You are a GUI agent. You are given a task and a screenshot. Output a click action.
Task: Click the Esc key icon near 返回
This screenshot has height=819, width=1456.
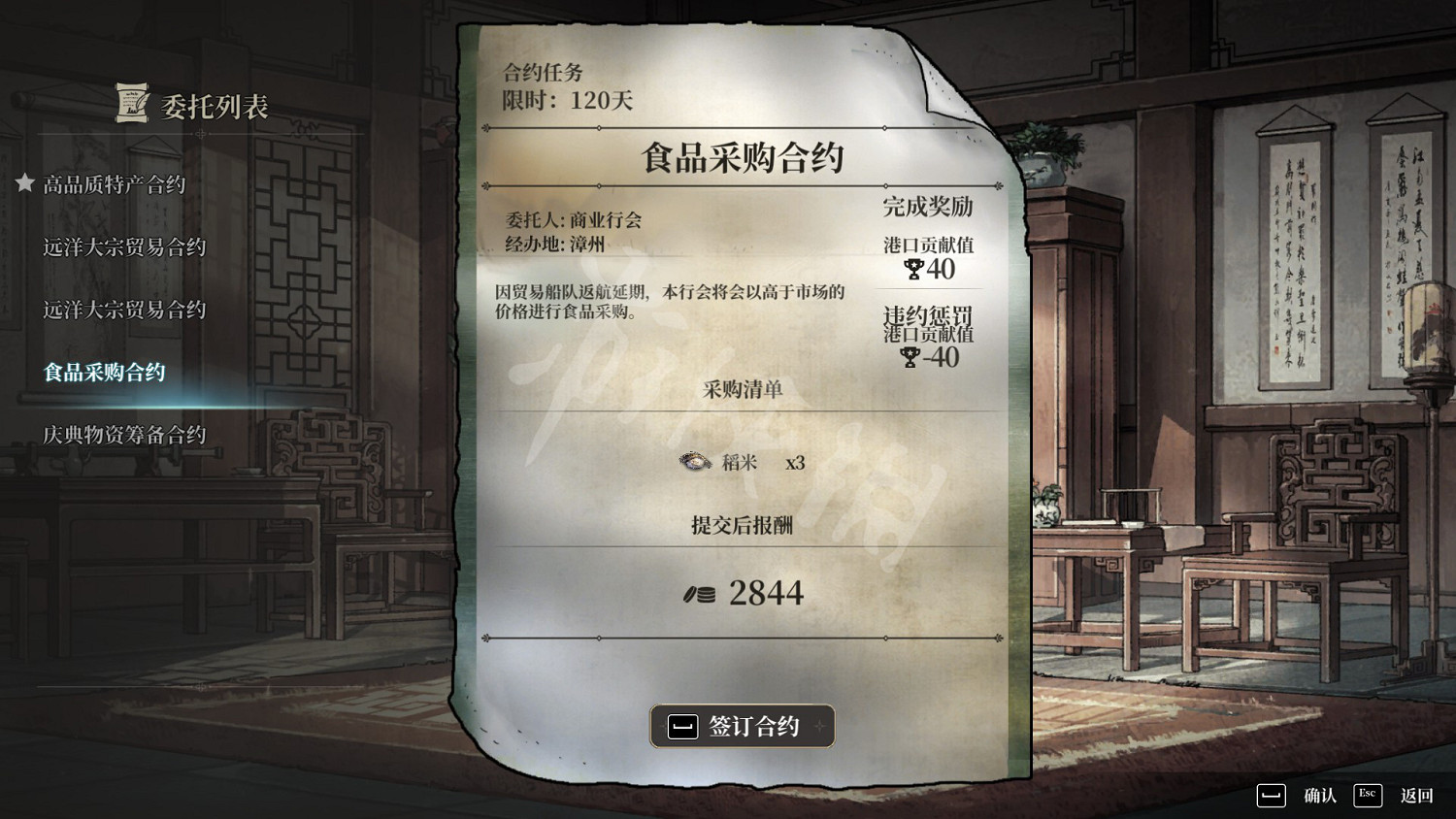1367,795
